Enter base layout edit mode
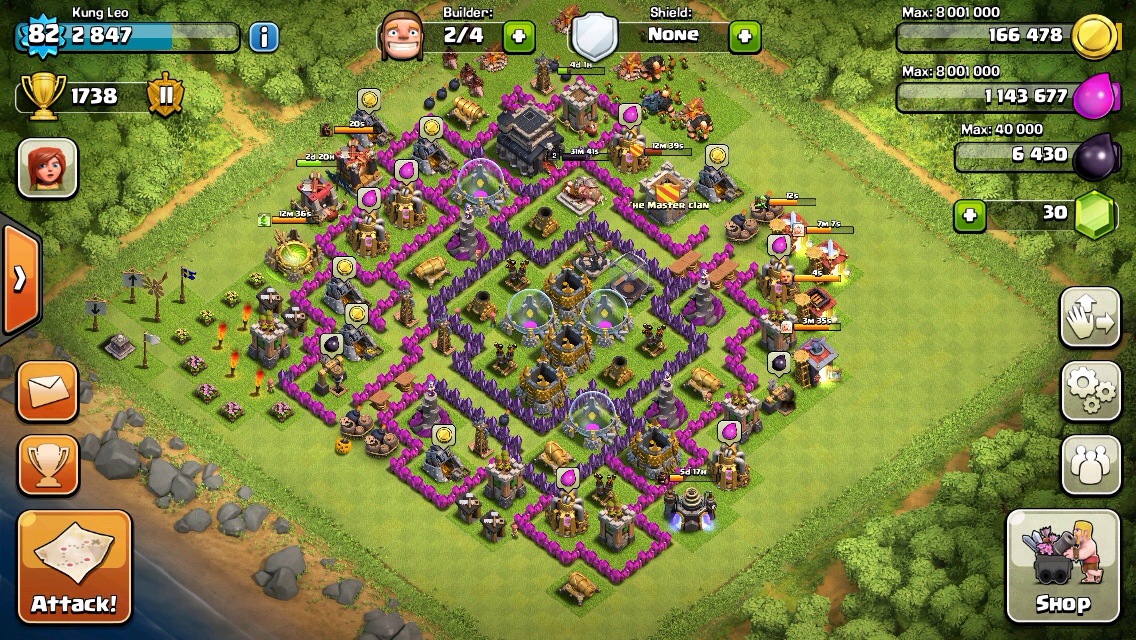The width and height of the screenshot is (1136, 640). (x=1090, y=317)
